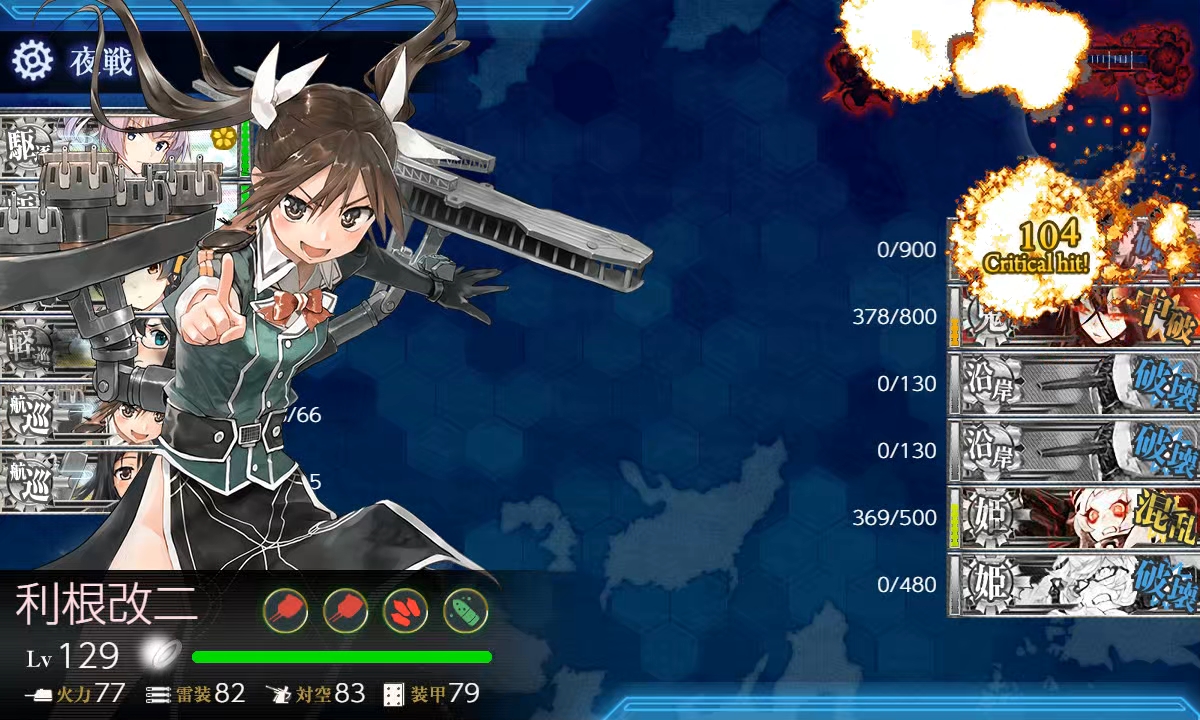Image resolution: width=1200 pixels, height=720 pixels.
Task: Choose the glasses-wearing light cruiser banner
Action: click(80, 346)
